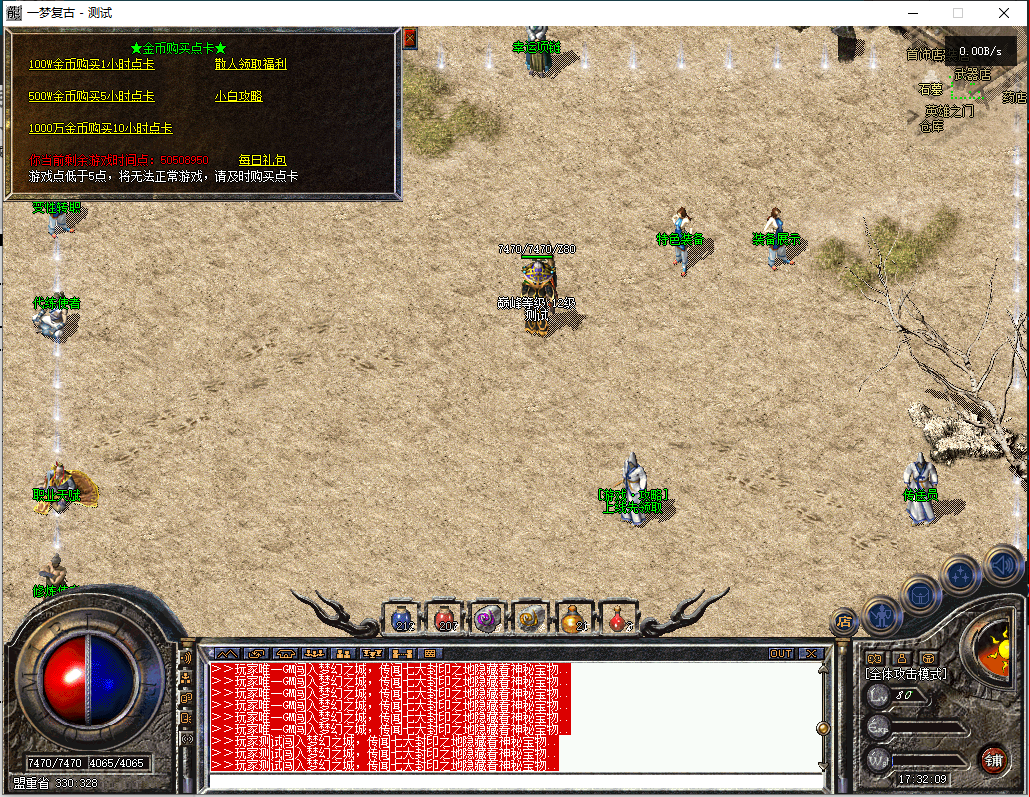
Task: Open the 散人领取福利 link
Action: tap(250, 64)
